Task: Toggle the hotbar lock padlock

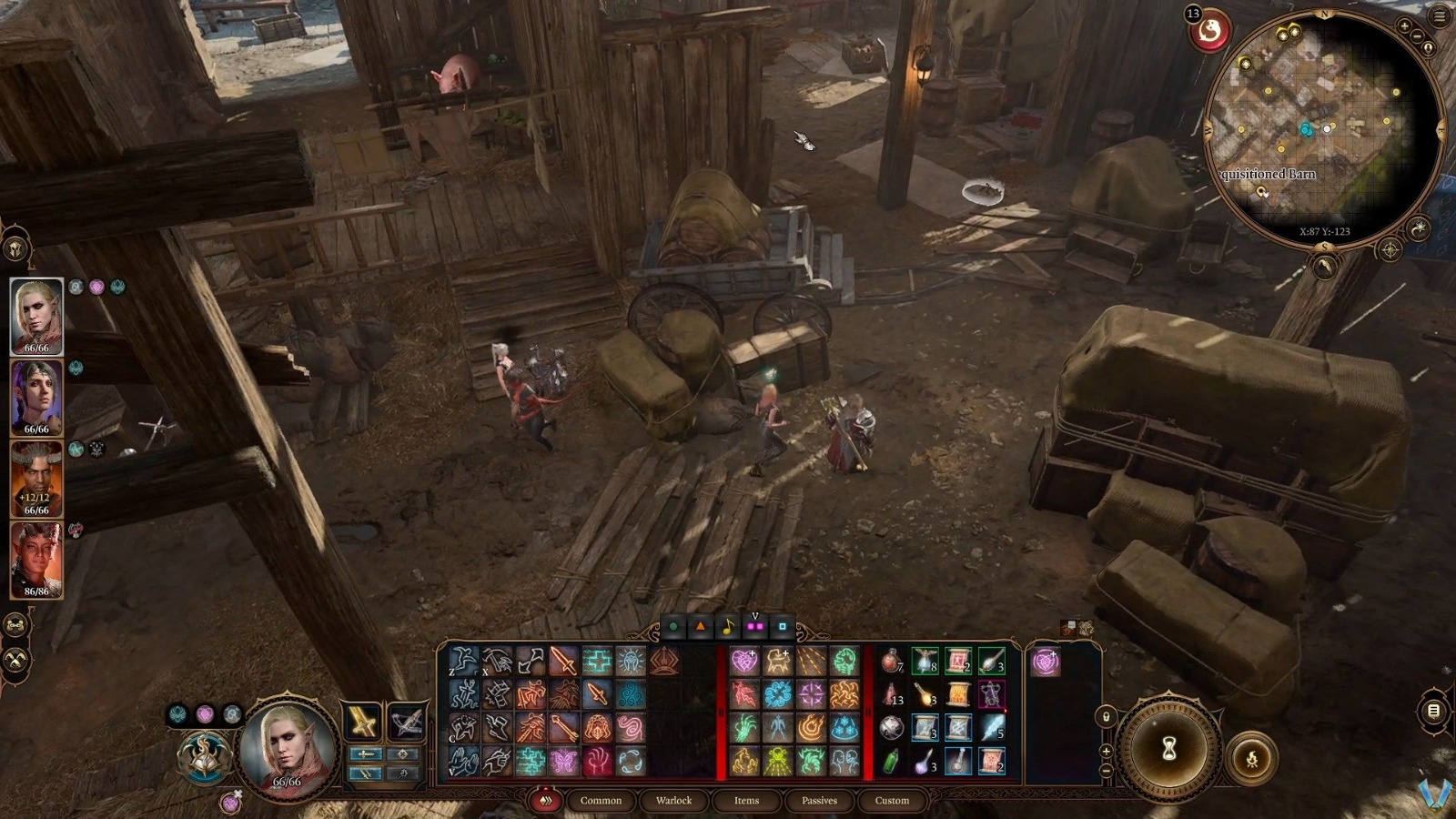Action: click(x=1107, y=715)
